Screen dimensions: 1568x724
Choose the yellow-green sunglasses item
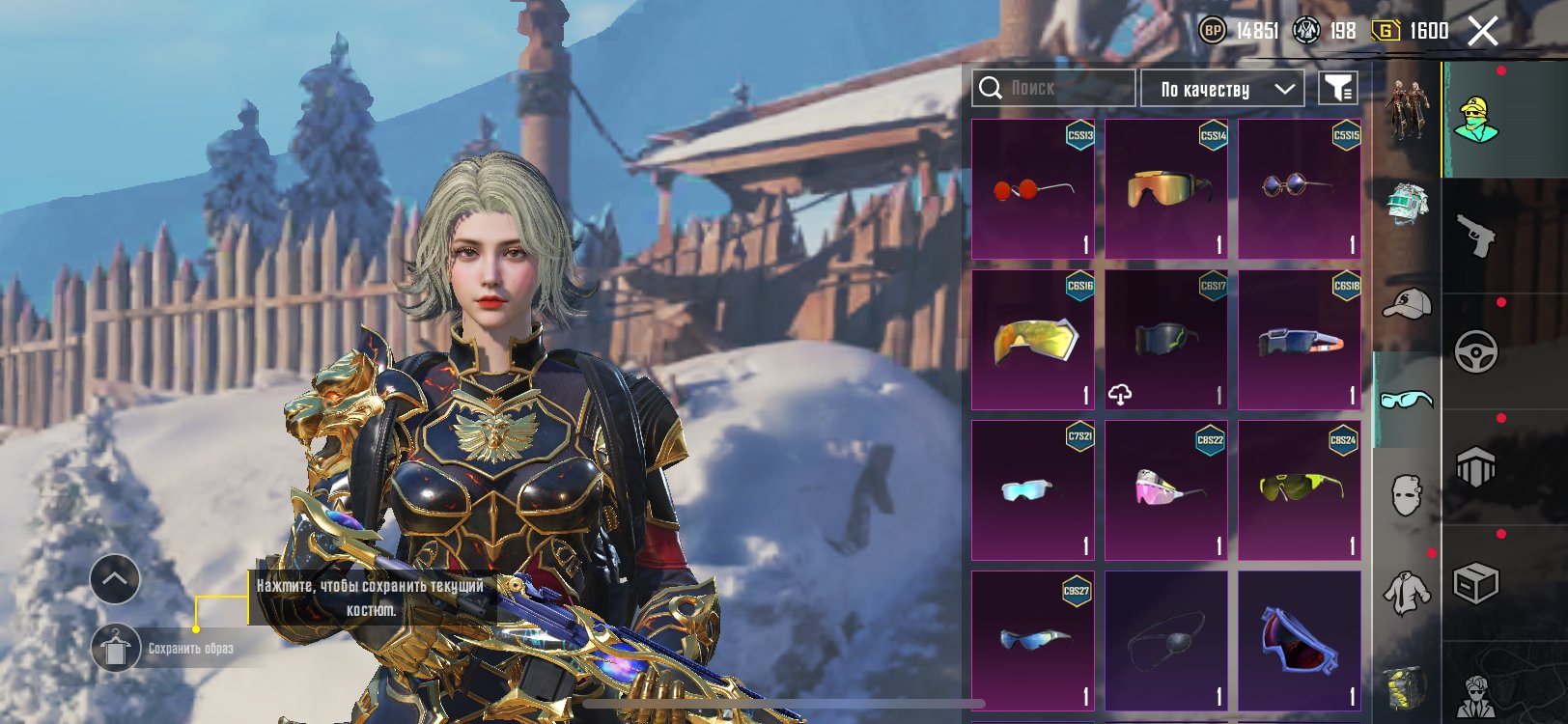click(1300, 490)
